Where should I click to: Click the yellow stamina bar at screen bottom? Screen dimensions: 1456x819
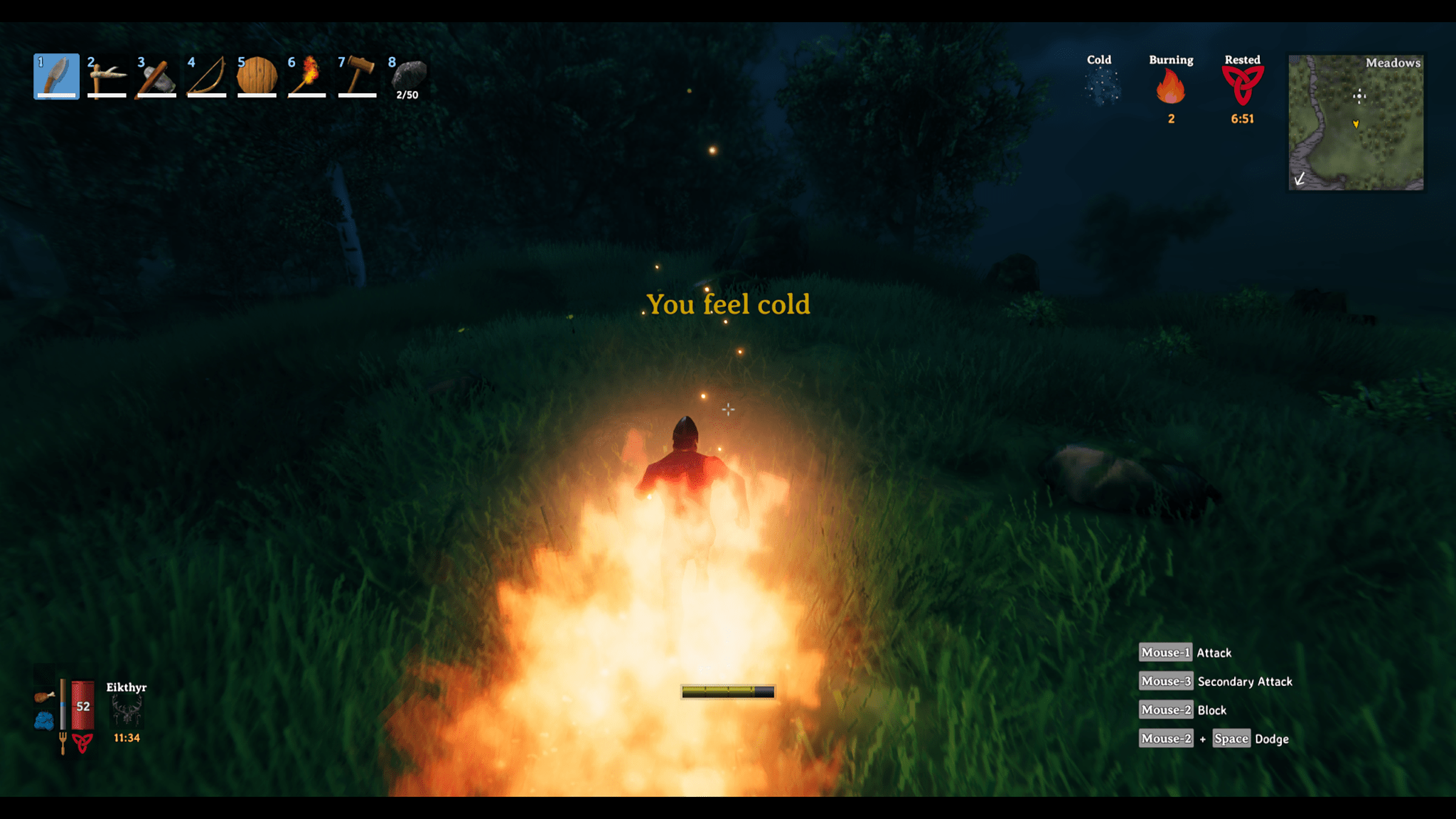pos(727,690)
